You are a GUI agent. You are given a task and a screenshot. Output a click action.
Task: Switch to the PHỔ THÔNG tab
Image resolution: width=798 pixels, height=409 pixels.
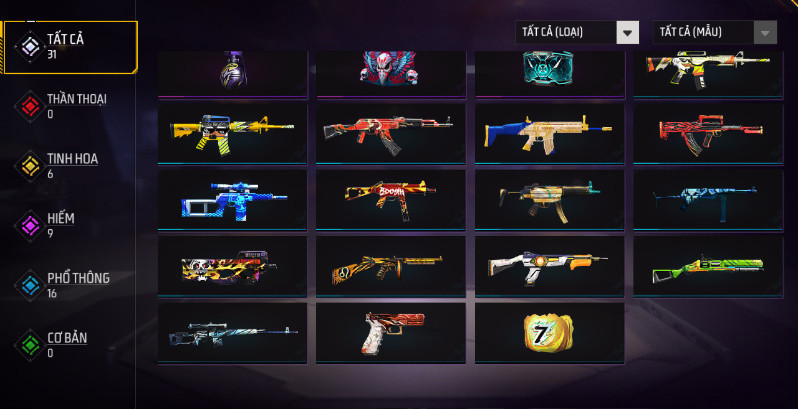tap(69, 284)
